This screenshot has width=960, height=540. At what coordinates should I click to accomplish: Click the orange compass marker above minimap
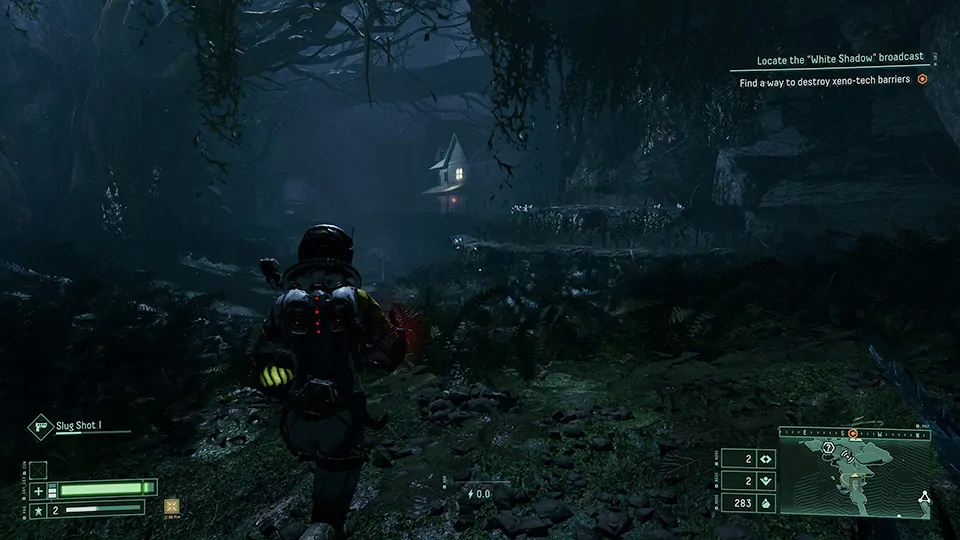click(853, 434)
